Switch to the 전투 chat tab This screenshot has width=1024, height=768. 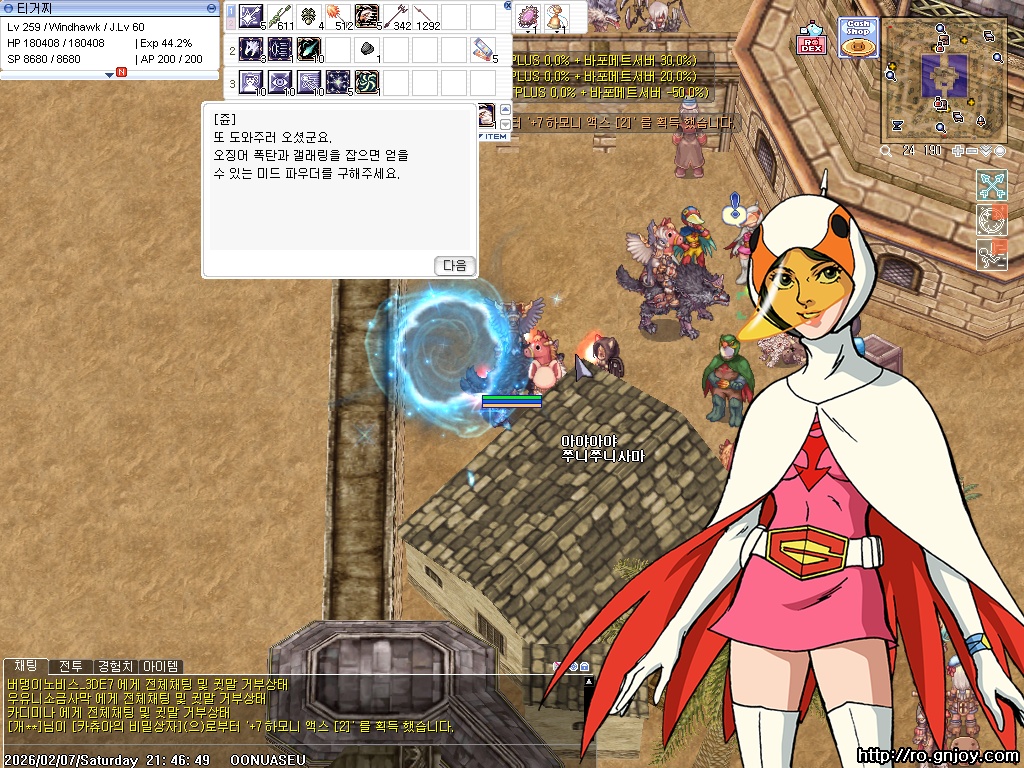[70, 666]
